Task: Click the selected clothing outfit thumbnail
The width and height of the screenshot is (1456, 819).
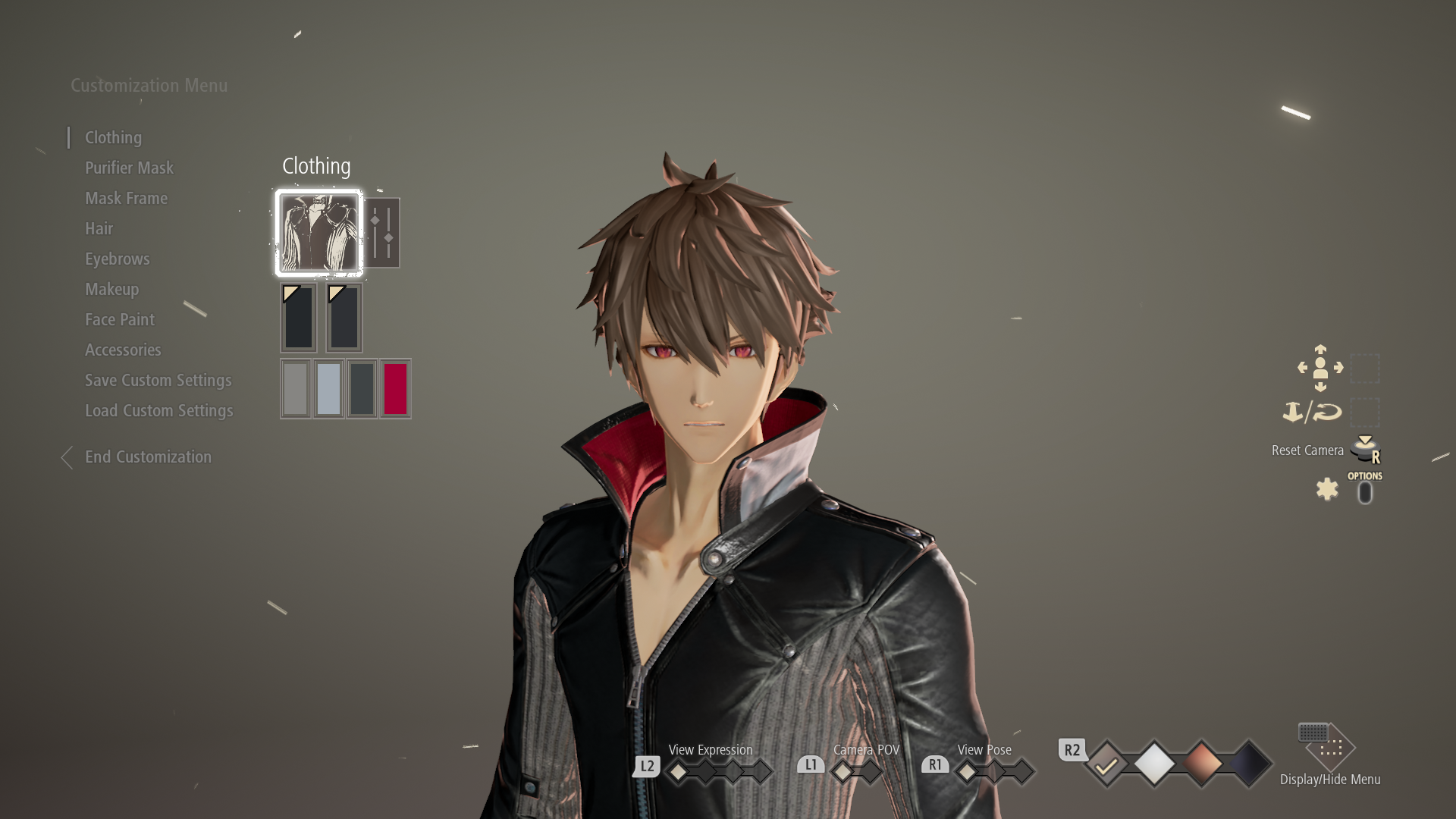Action: pos(318,234)
